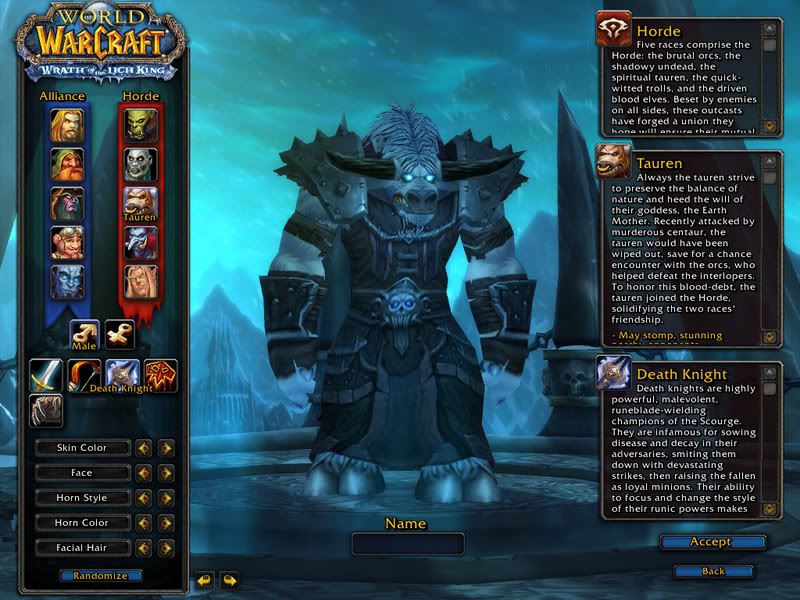Select the Undead race portrait
The width and height of the screenshot is (800, 600).
point(140,163)
